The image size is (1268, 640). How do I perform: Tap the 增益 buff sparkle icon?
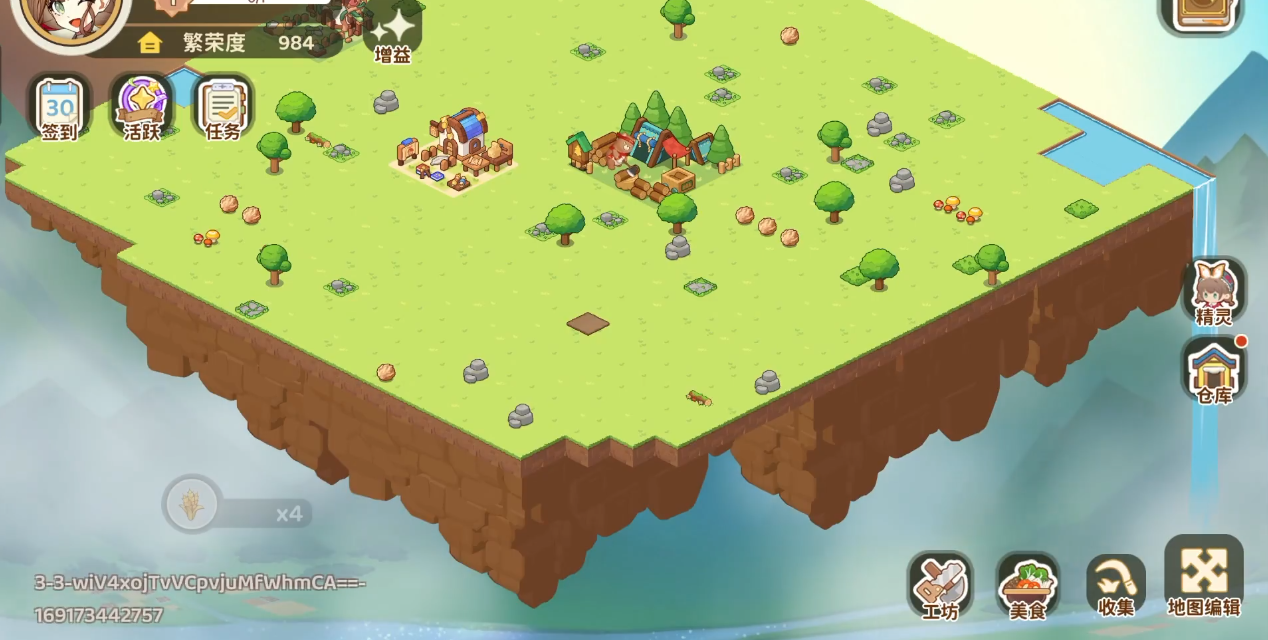pyautogui.click(x=393, y=34)
